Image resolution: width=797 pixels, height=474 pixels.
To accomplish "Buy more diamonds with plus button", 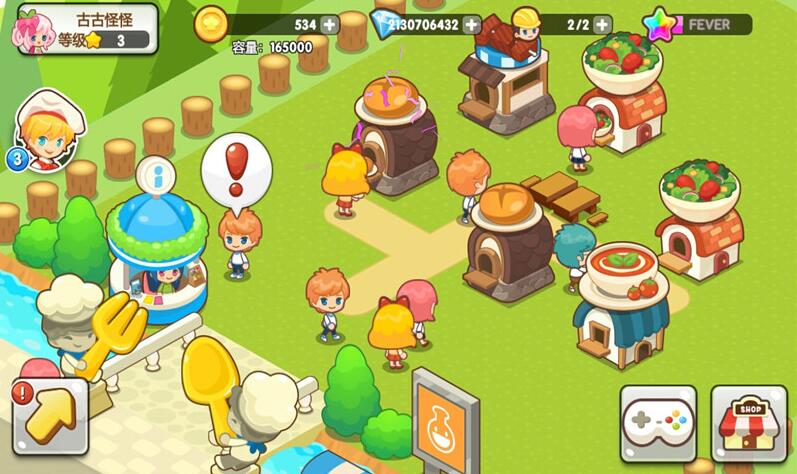I will pos(472,24).
